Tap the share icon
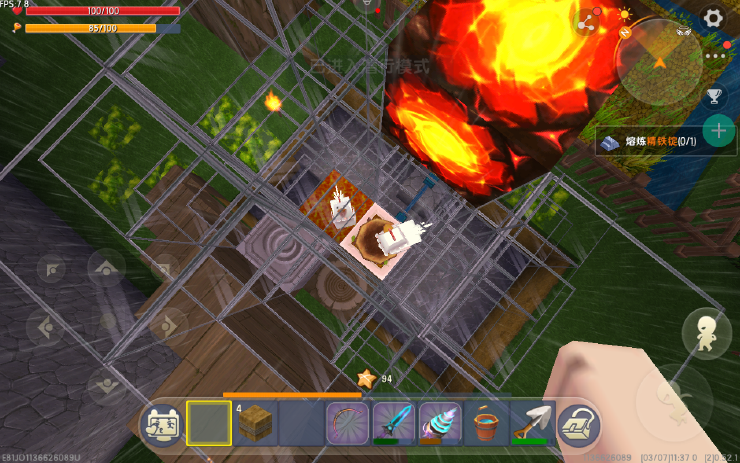The height and width of the screenshot is (463, 740). click(x=587, y=19)
